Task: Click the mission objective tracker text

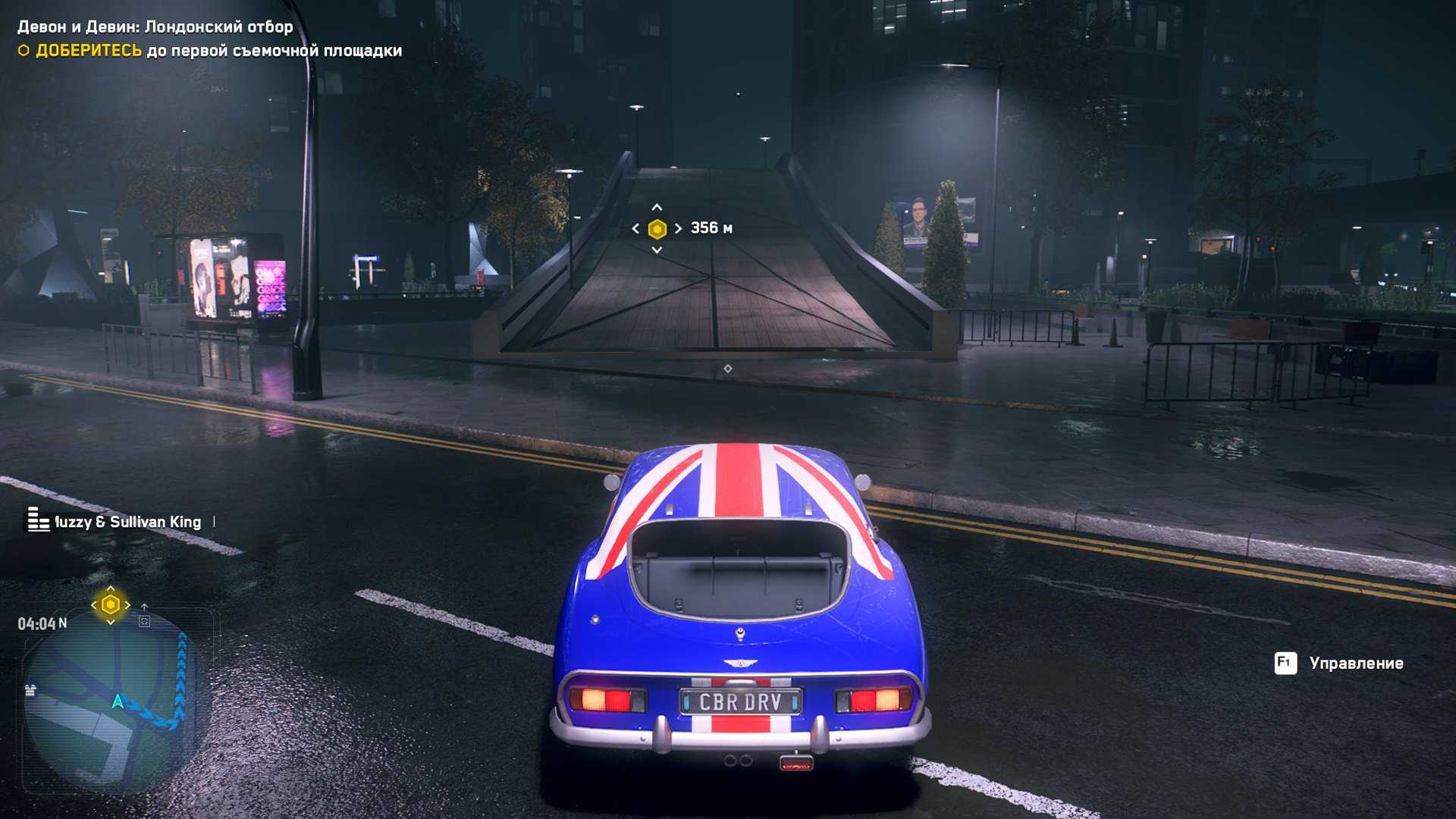Action: point(218,51)
